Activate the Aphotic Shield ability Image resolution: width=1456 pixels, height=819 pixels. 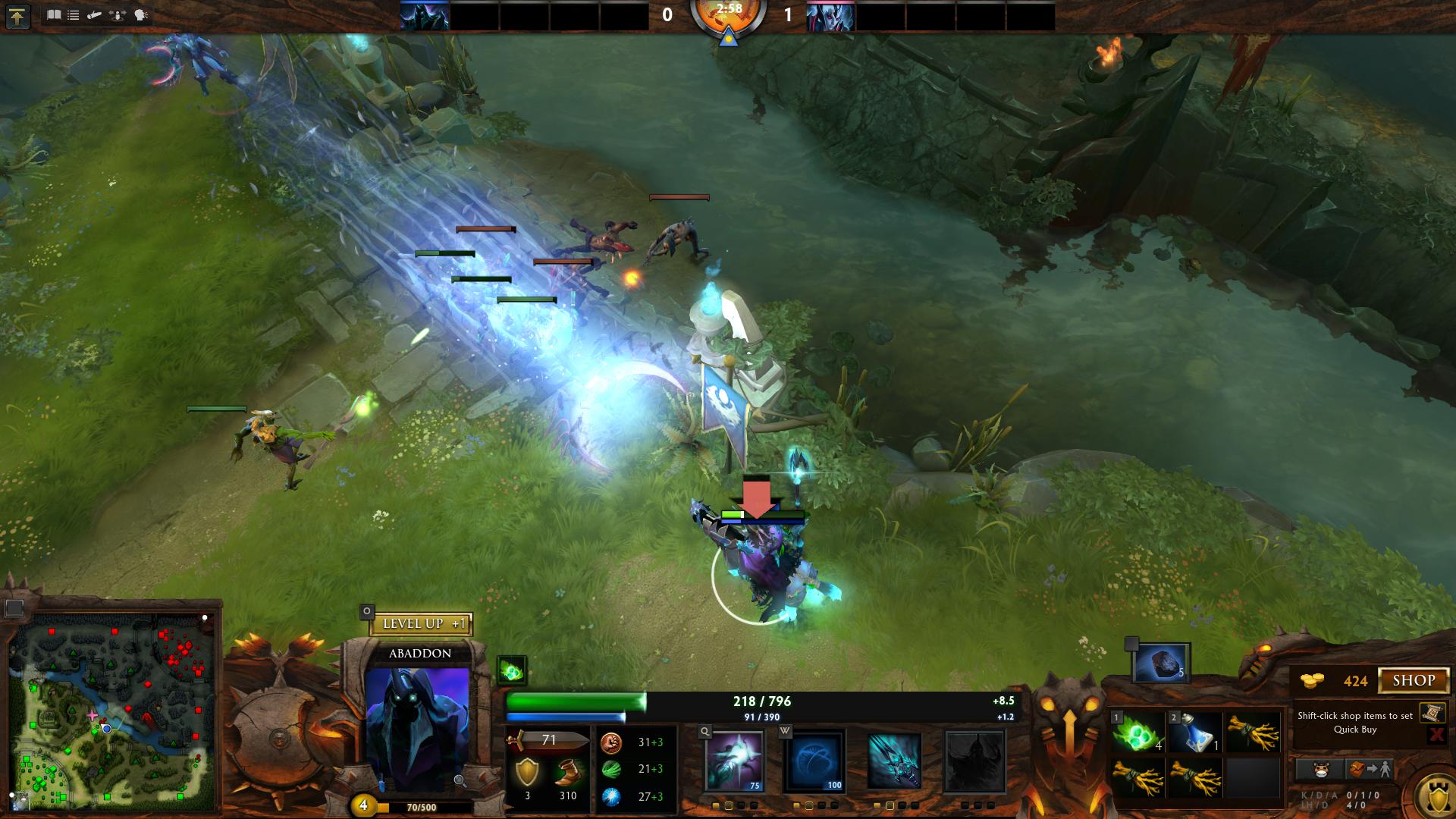(814, 761)
